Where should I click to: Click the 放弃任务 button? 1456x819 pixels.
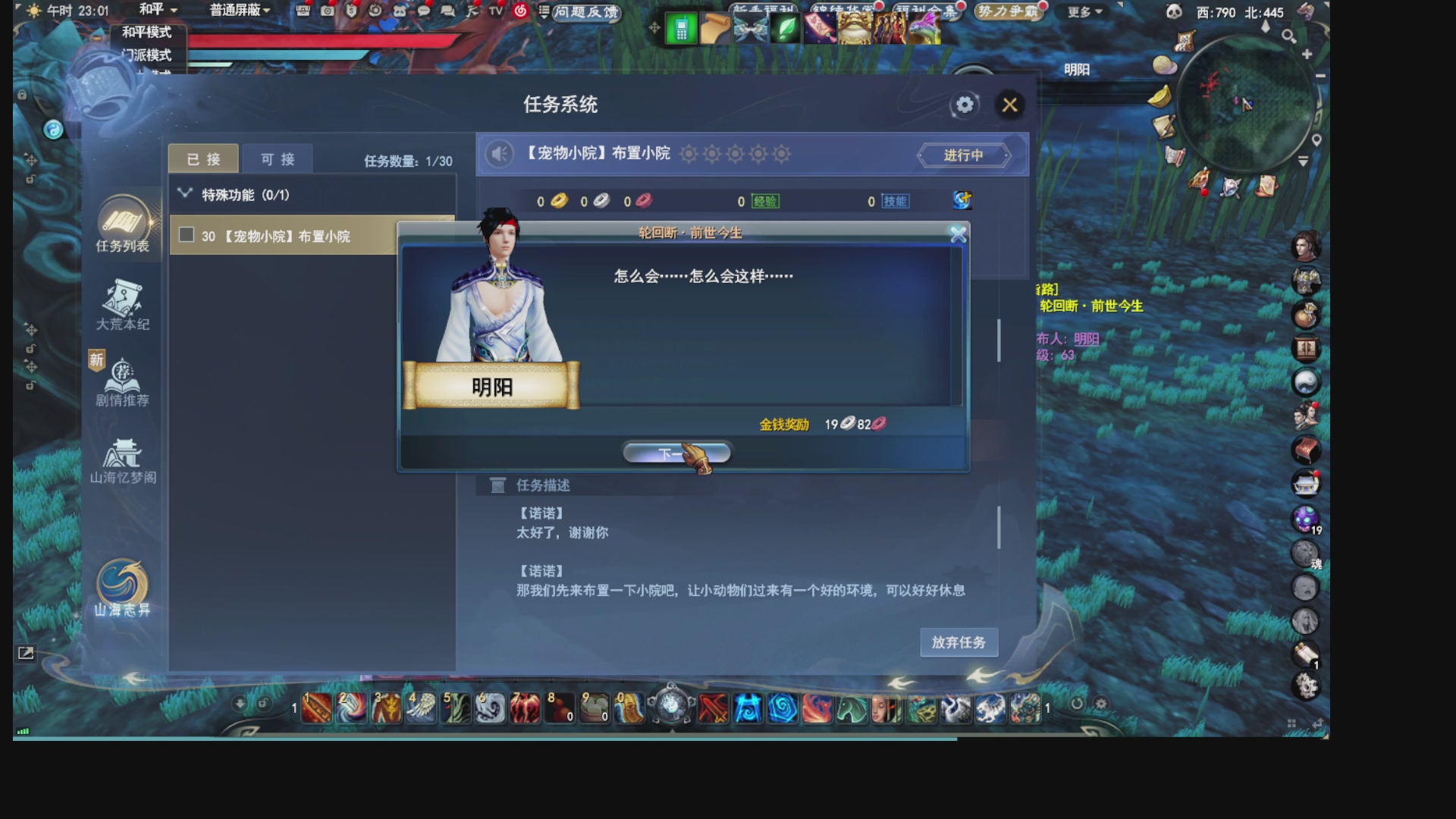[958, 642]
